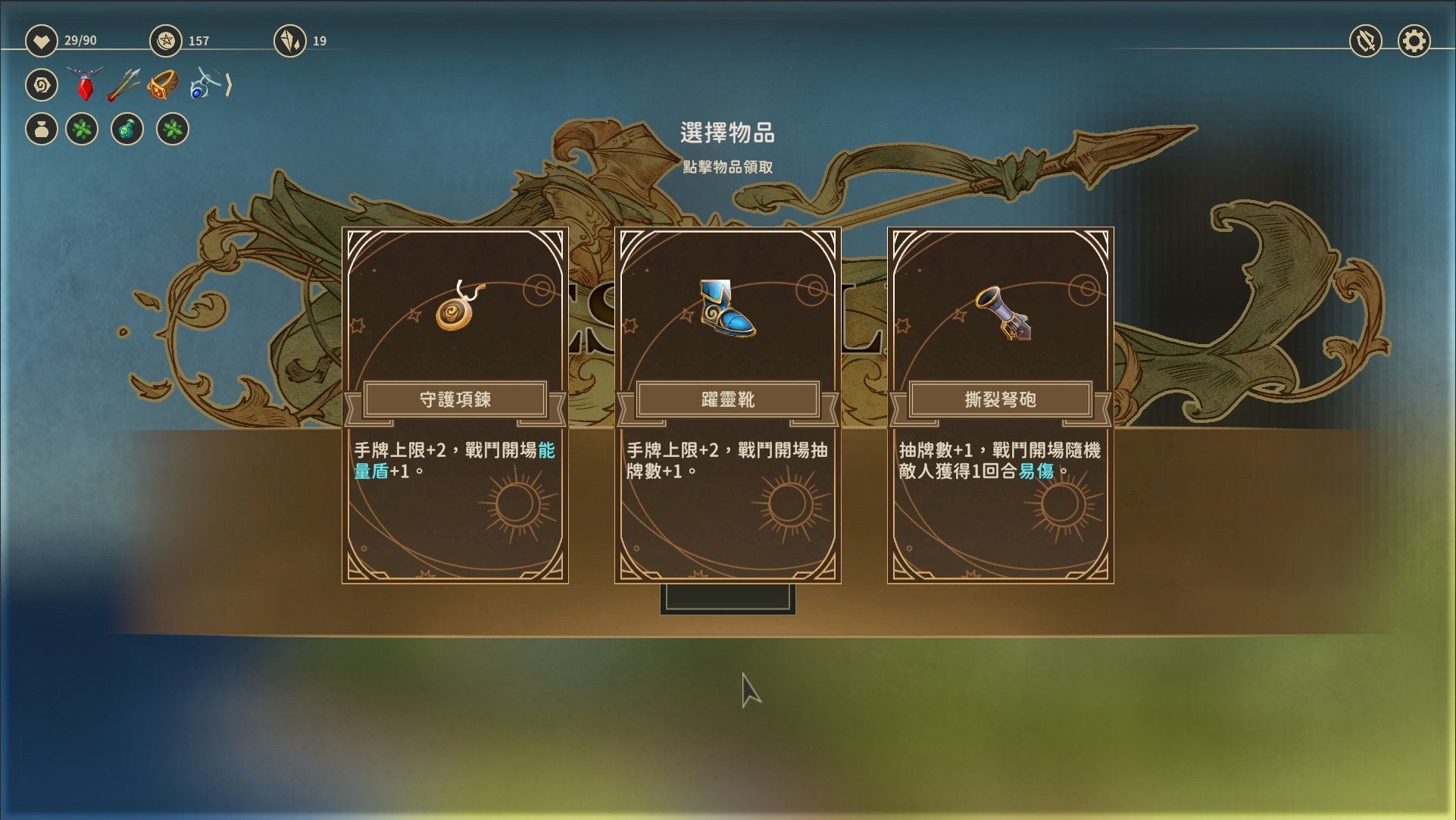Open the bag inventory icon
Screen dimensions: 1456x820
pyautogui.click(x=42, y=130)
